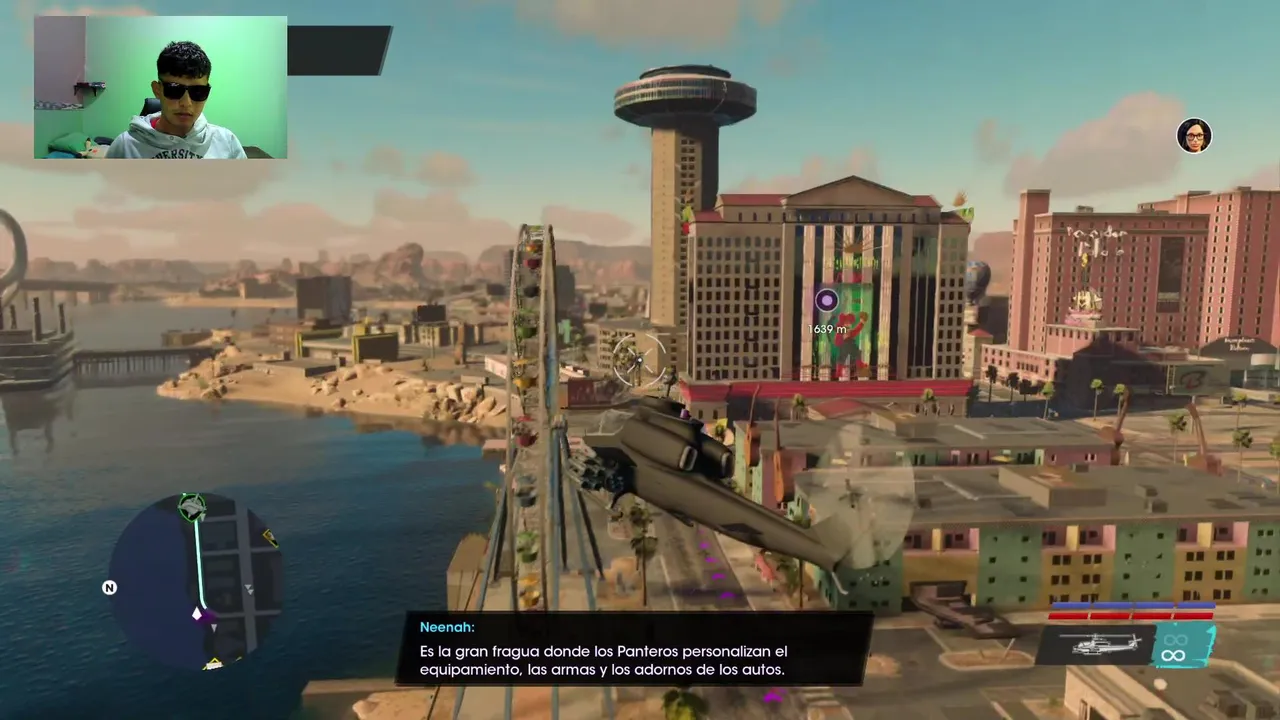Screen dimensions: 1280x720
Task: Select the purple objective waypoint marker
Action: pyautogui.click(x=826, y=300)
